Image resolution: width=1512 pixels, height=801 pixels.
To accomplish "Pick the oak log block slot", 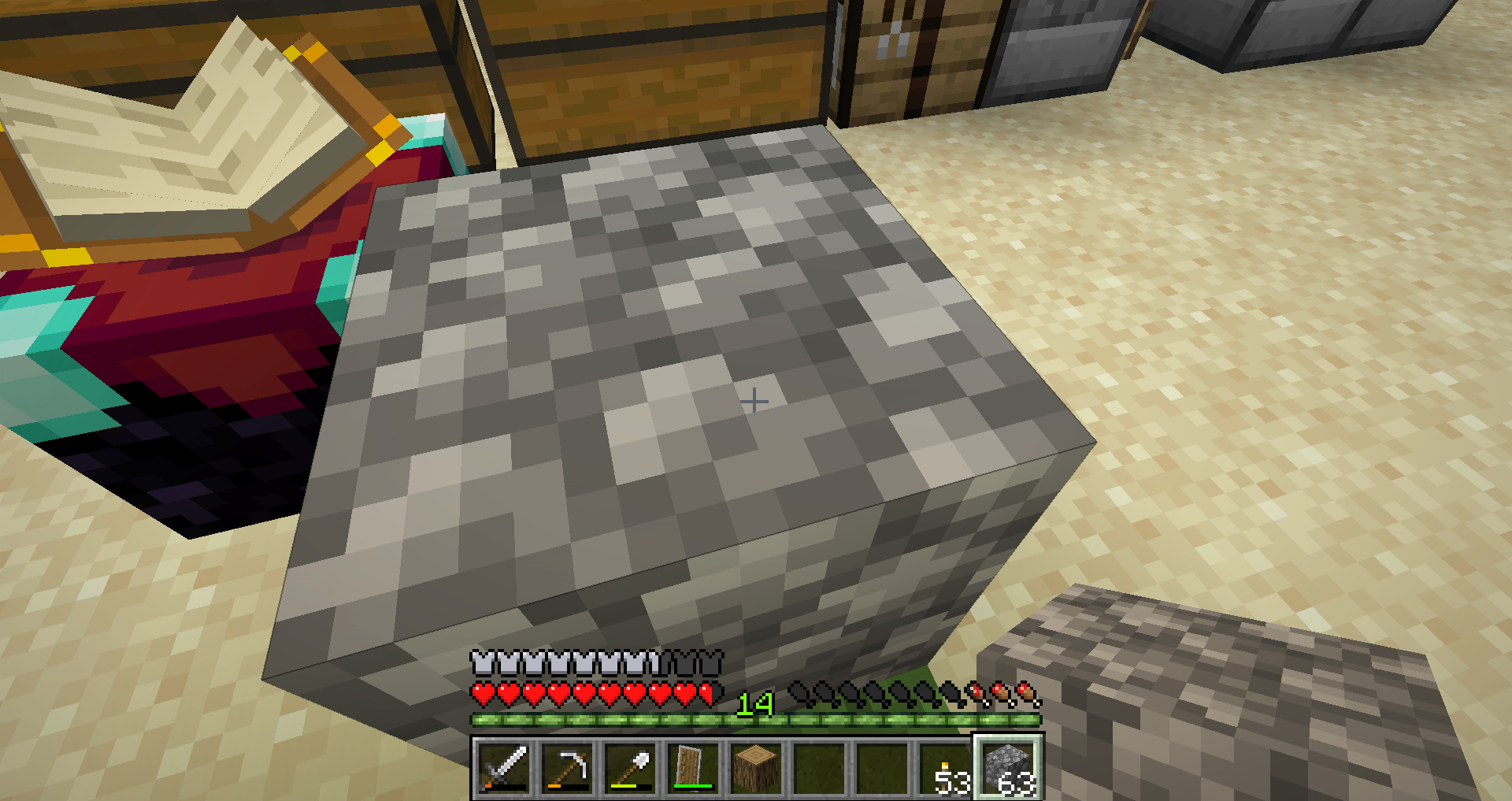I will 757,768.
